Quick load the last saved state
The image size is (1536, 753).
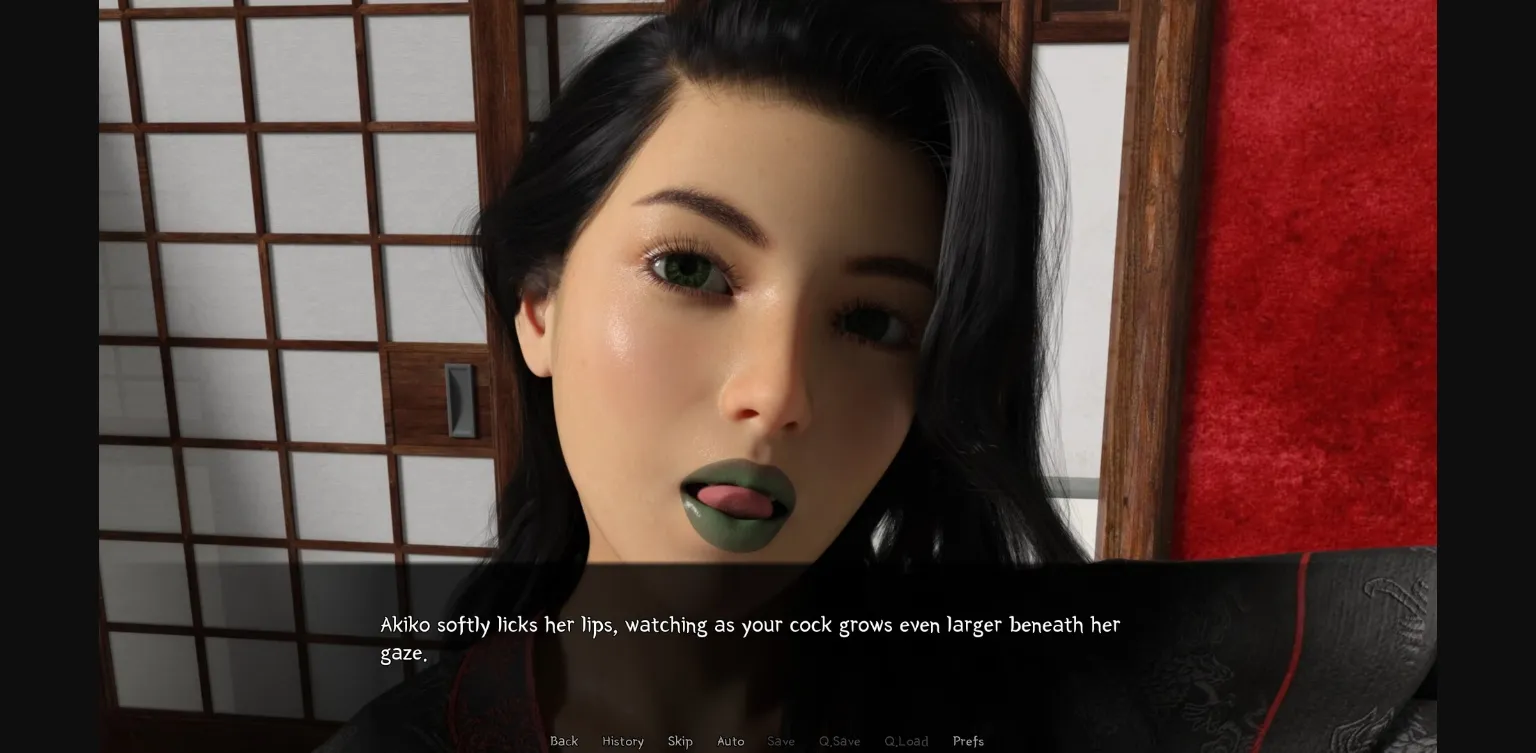tap(906, 741)
